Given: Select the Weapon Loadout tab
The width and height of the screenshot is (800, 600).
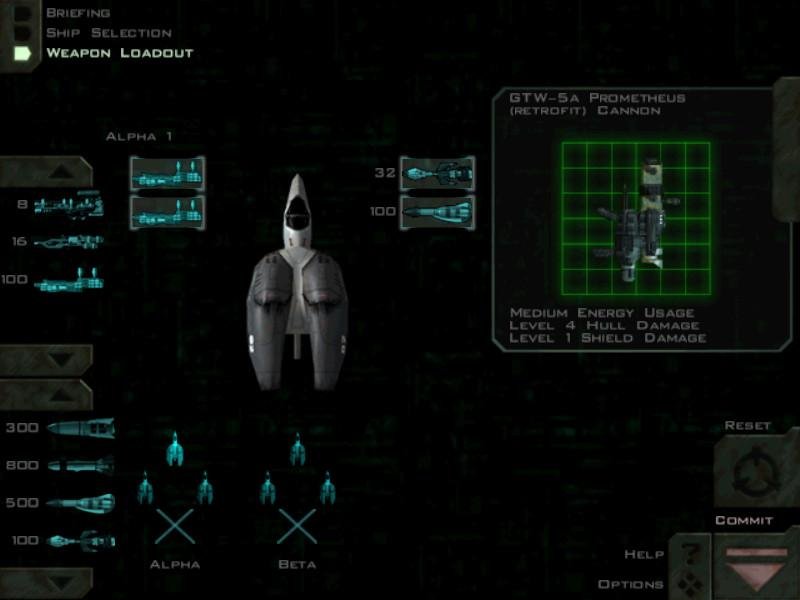Looking at the screenshot, I should [x=119, y=53].
